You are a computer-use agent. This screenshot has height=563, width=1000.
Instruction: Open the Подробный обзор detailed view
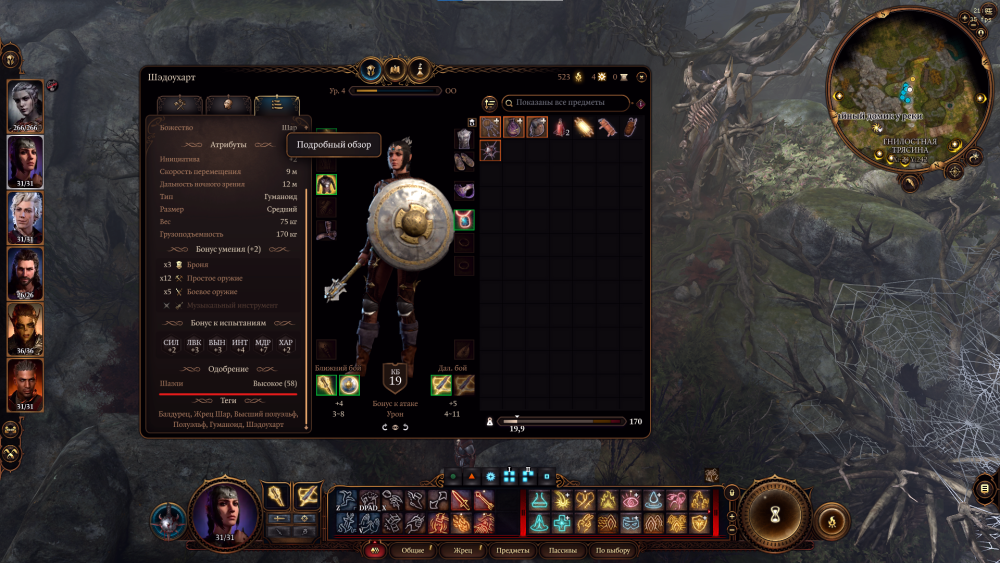click(x=333, y=145)
